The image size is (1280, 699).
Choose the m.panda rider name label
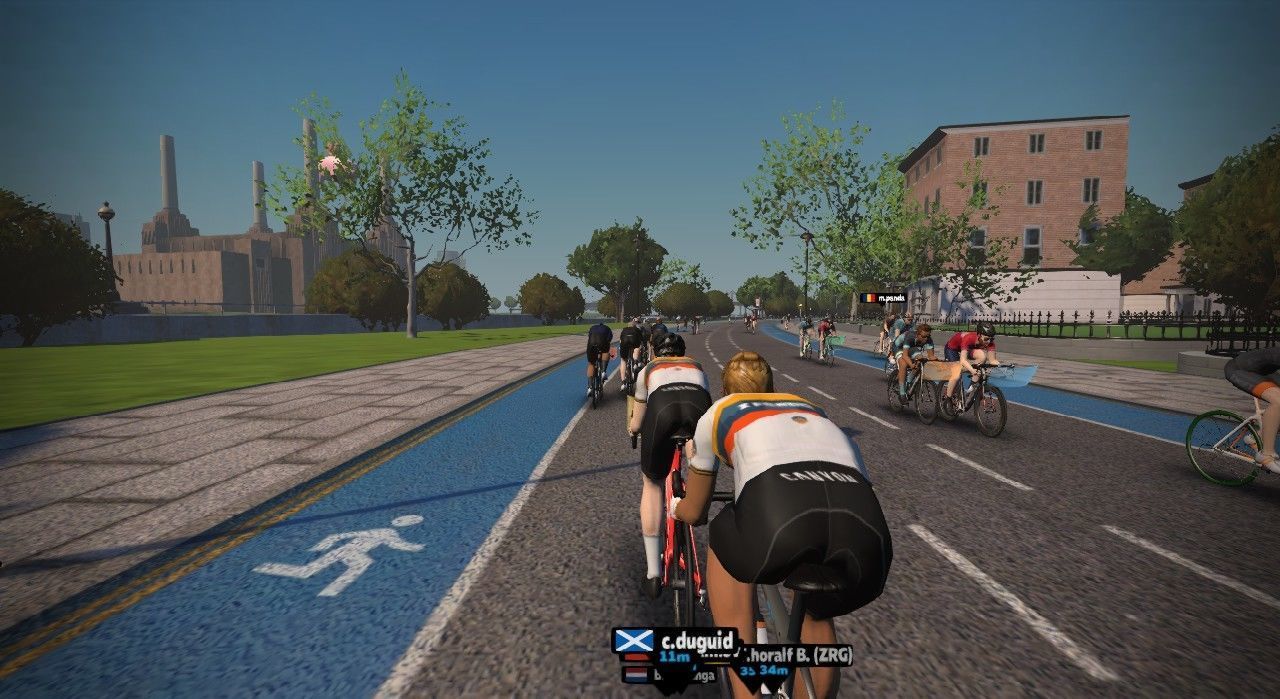883,298
